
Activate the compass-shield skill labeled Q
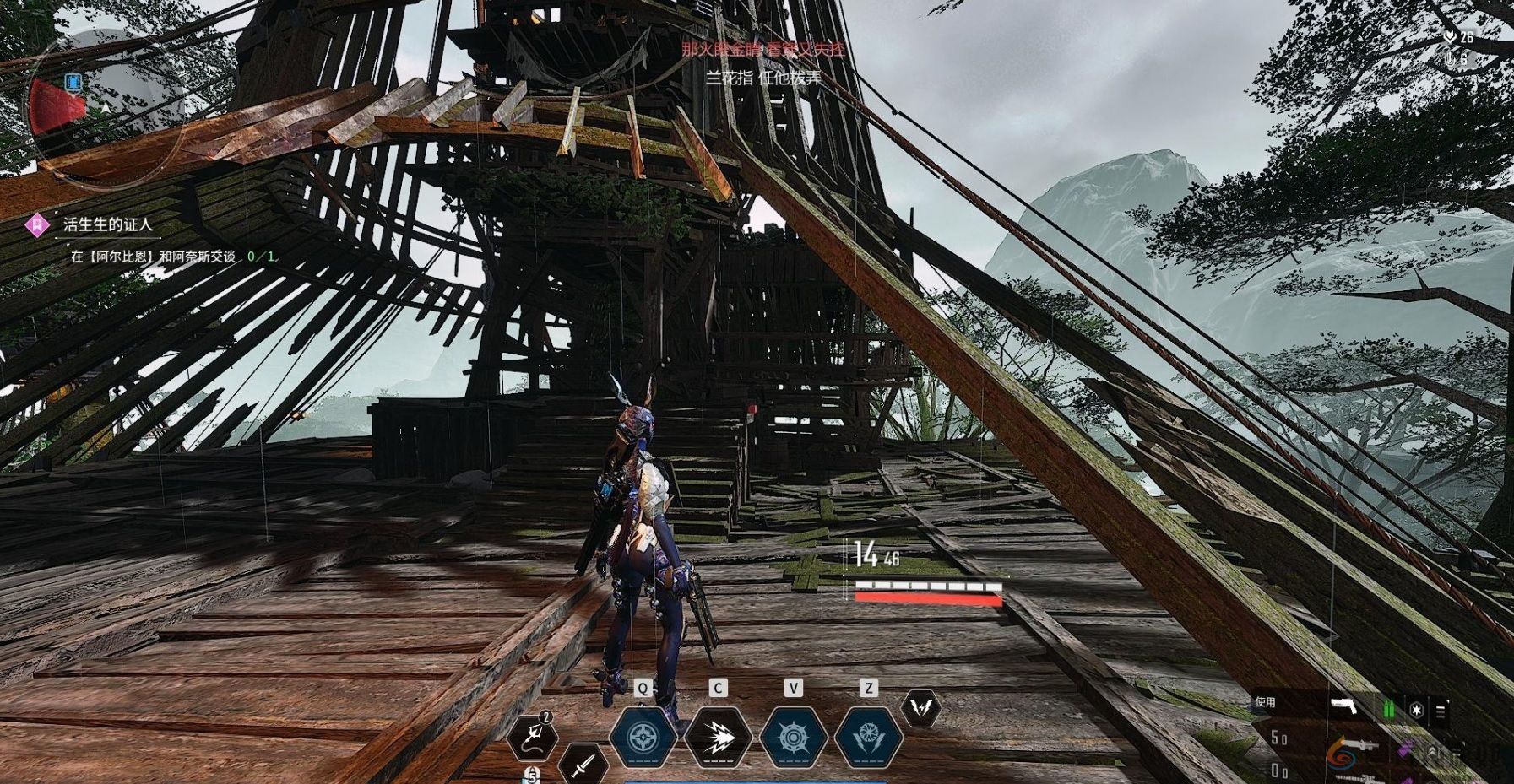(642, 737)
